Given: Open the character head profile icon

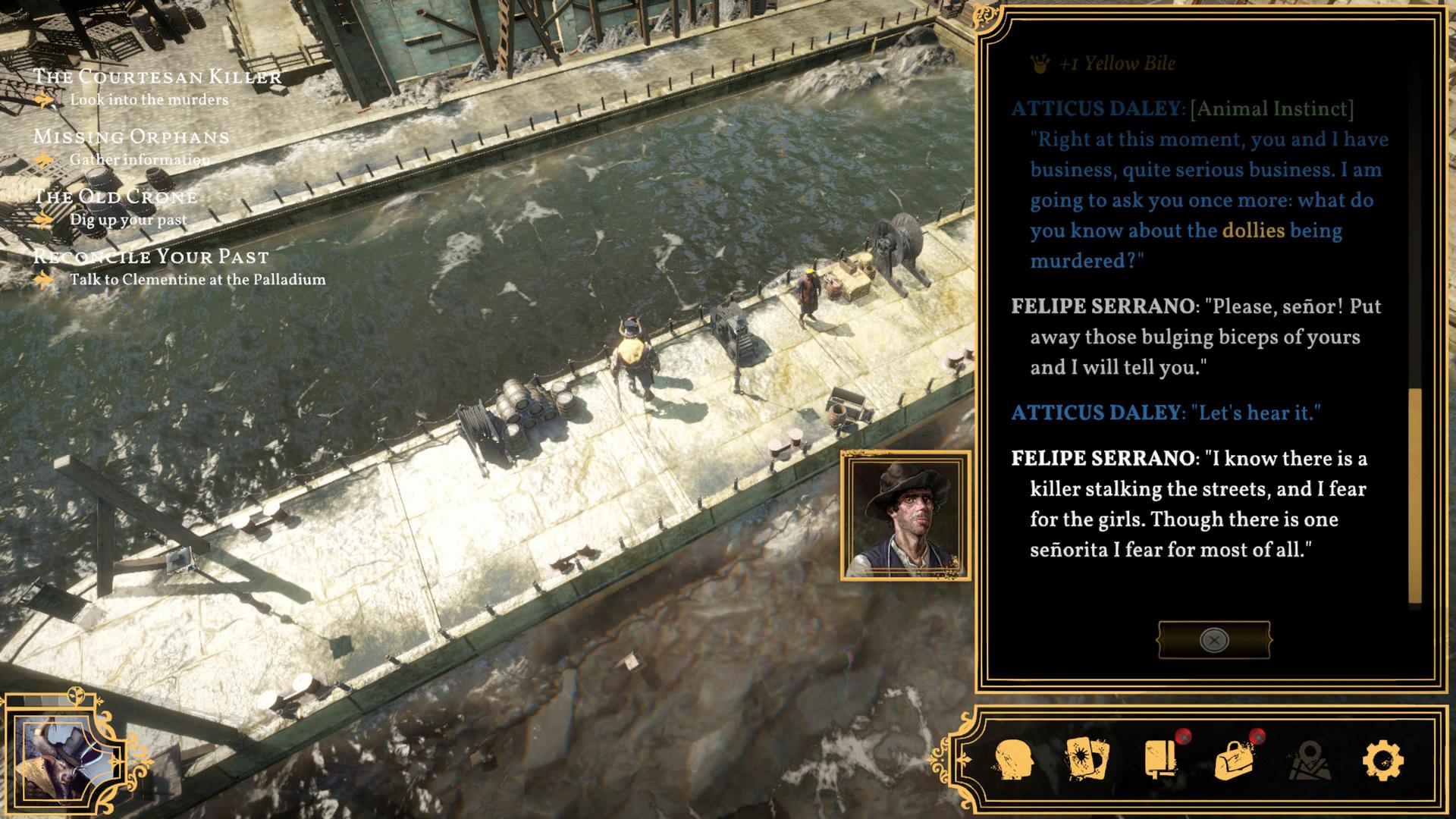Looking at the screenshot, I should [x=1013, y=760].
